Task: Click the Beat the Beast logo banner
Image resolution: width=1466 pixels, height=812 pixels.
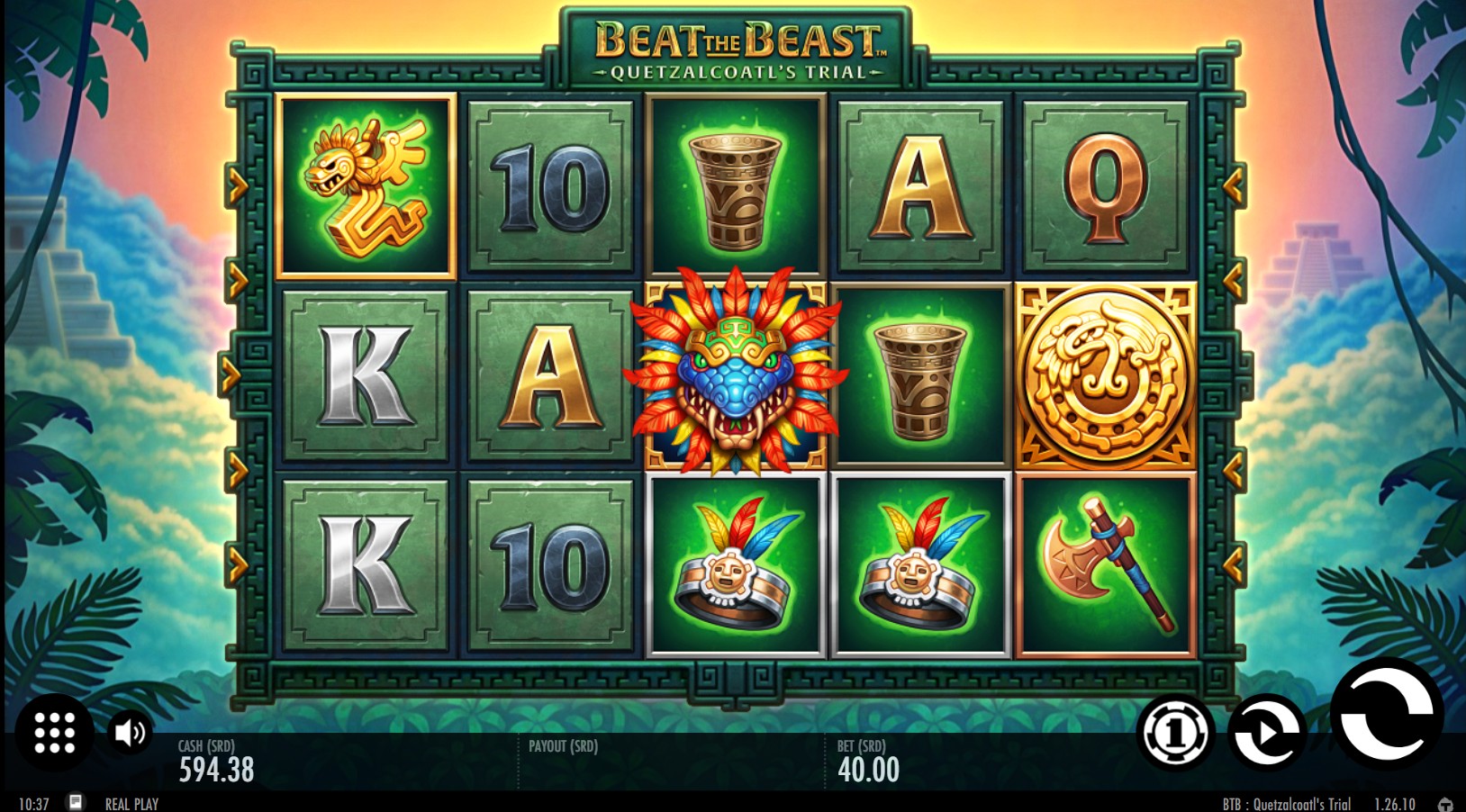Action: pos(732,43)
